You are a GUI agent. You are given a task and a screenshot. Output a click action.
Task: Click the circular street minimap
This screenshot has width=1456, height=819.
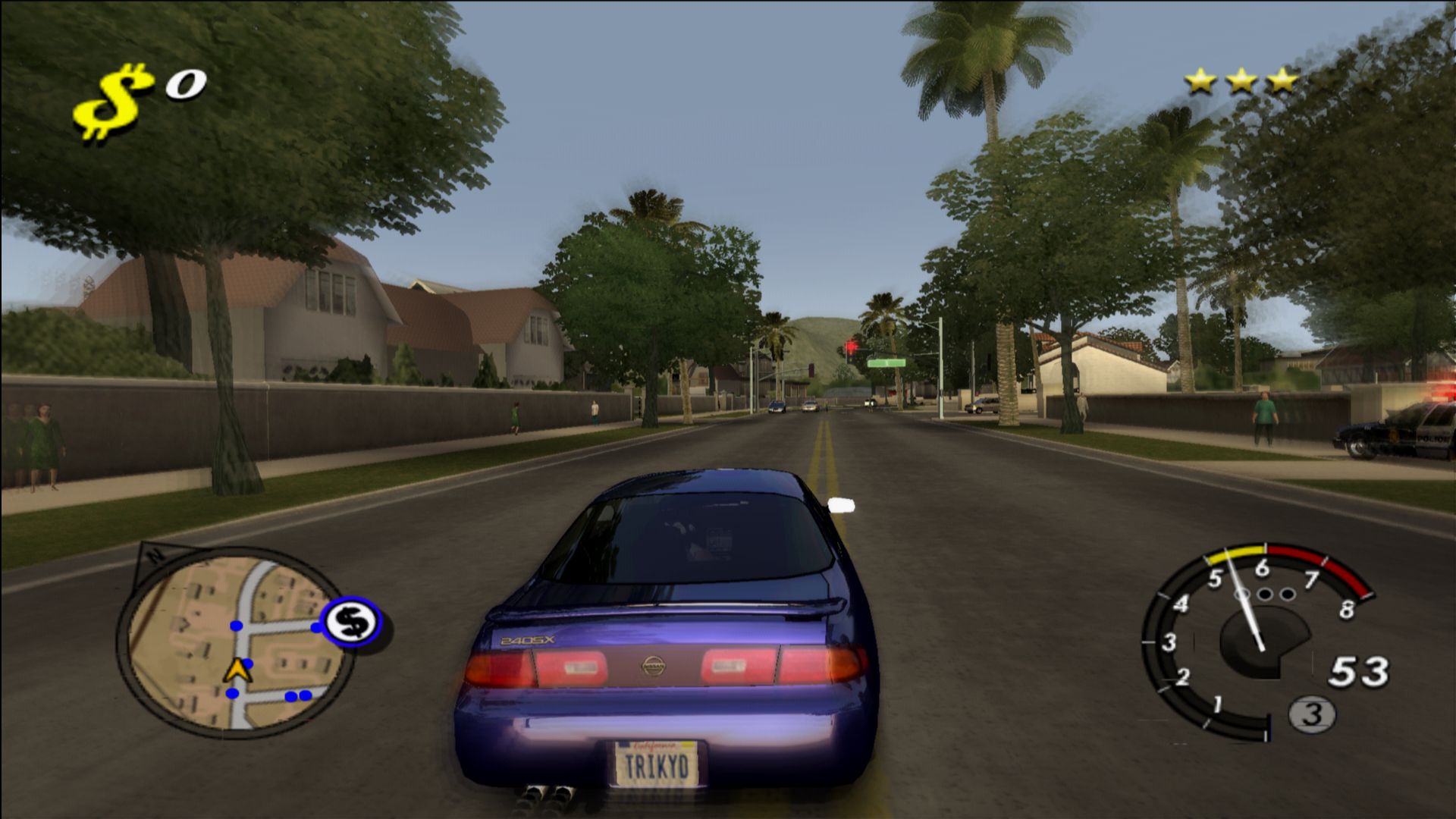[x=234, y=642]
